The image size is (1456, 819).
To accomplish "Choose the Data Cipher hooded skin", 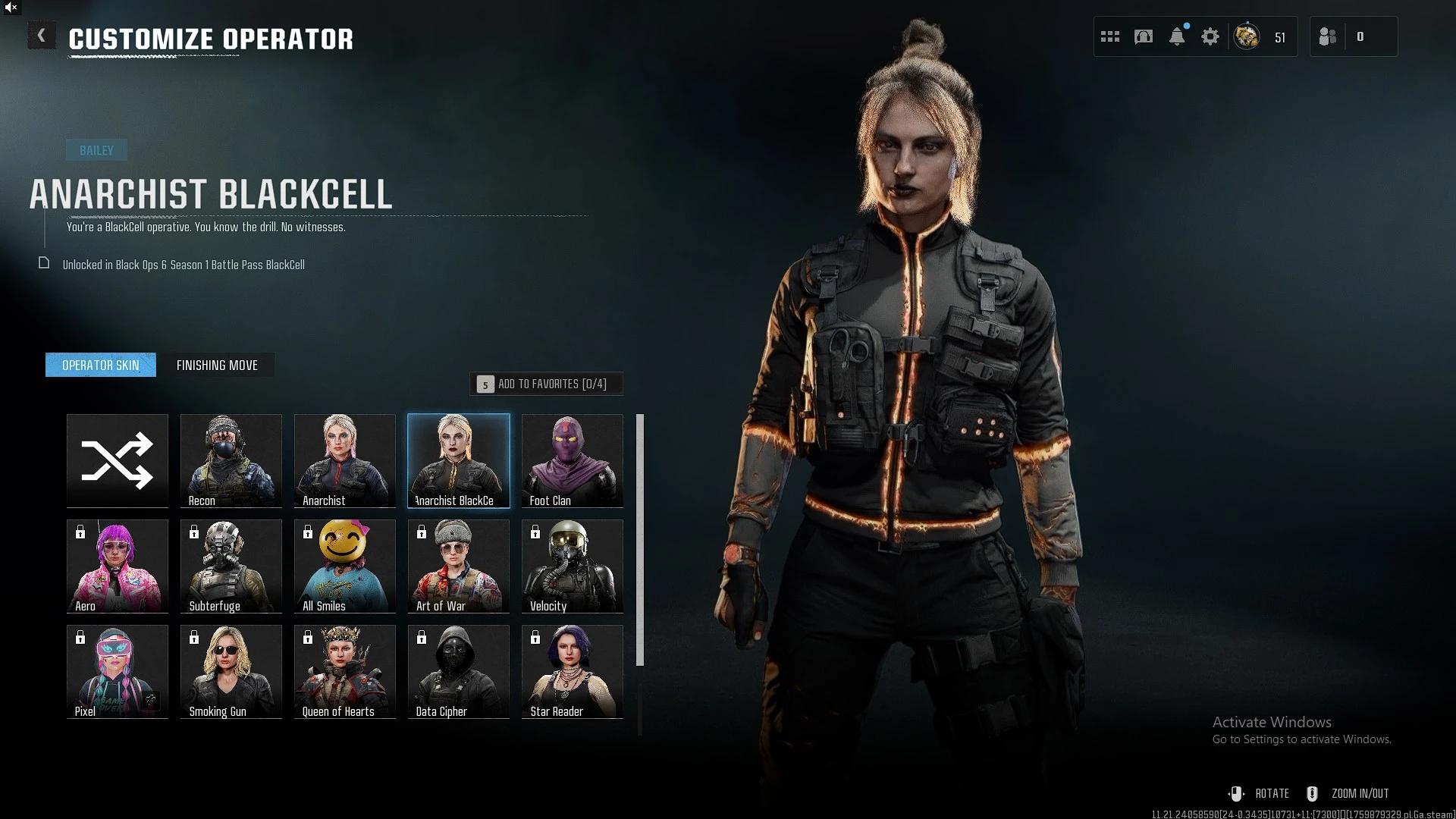I will pyautogui.click(x=459, y=671).
